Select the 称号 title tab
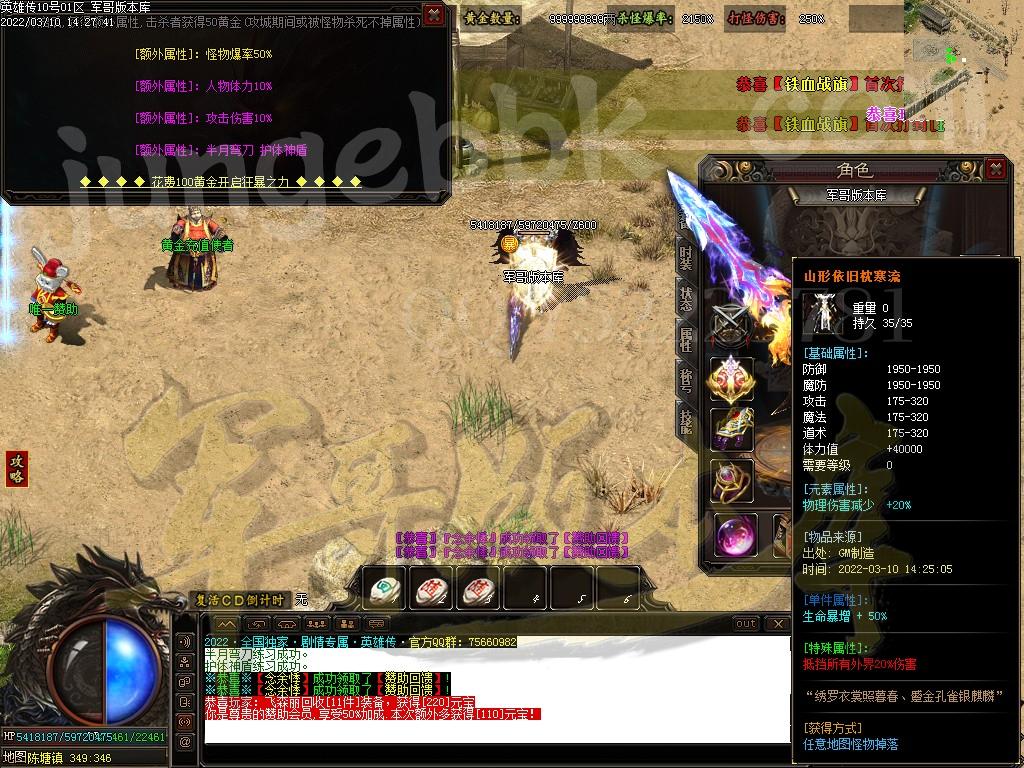 pyautogui.click(x=686, y=379)
